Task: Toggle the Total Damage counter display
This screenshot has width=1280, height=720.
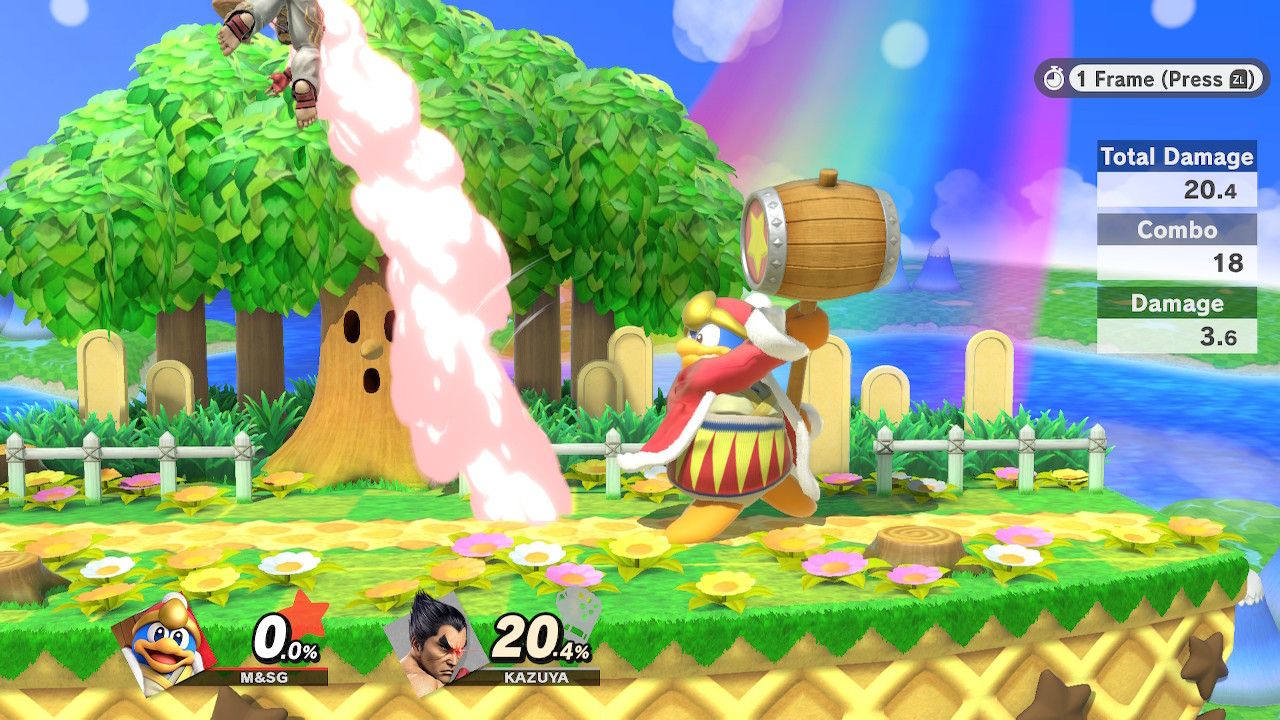Action: pos(1176,157)
